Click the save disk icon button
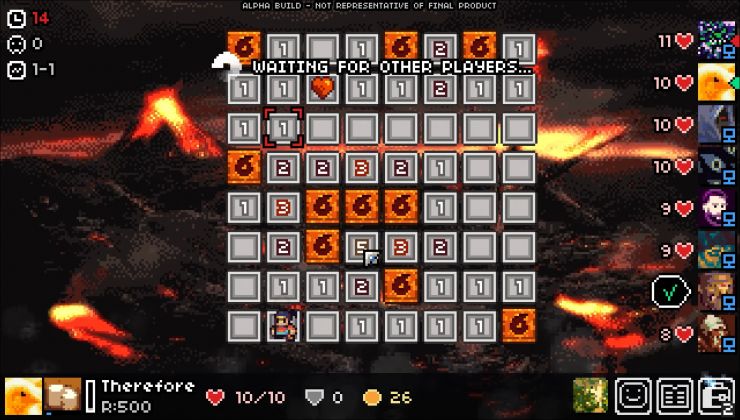The height and width of the screenshot is (420, 740). [717, 395]
